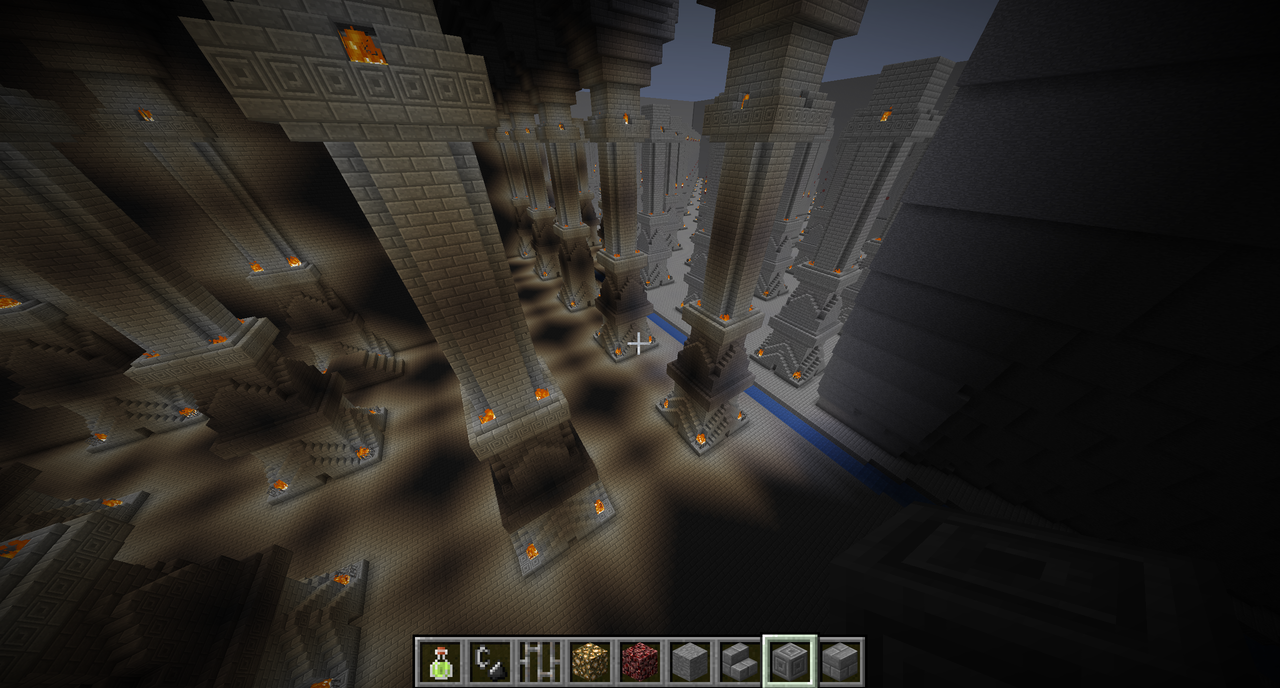Select the last stone brick block slot
The width and height of the screenshot is (1280, 688).
click(x=840, y=661)
